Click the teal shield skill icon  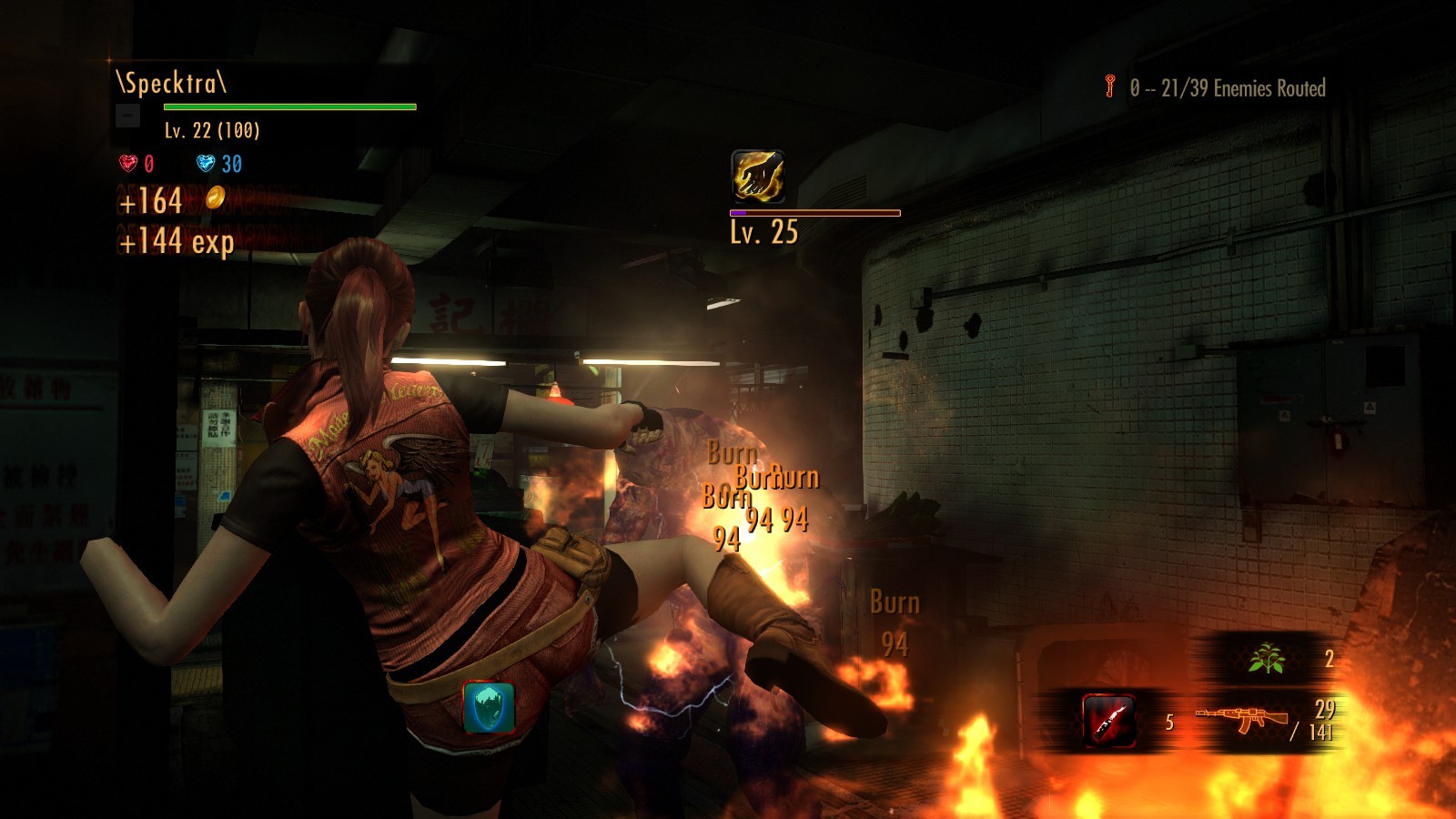pyautogui.click(x=490, y=707)
